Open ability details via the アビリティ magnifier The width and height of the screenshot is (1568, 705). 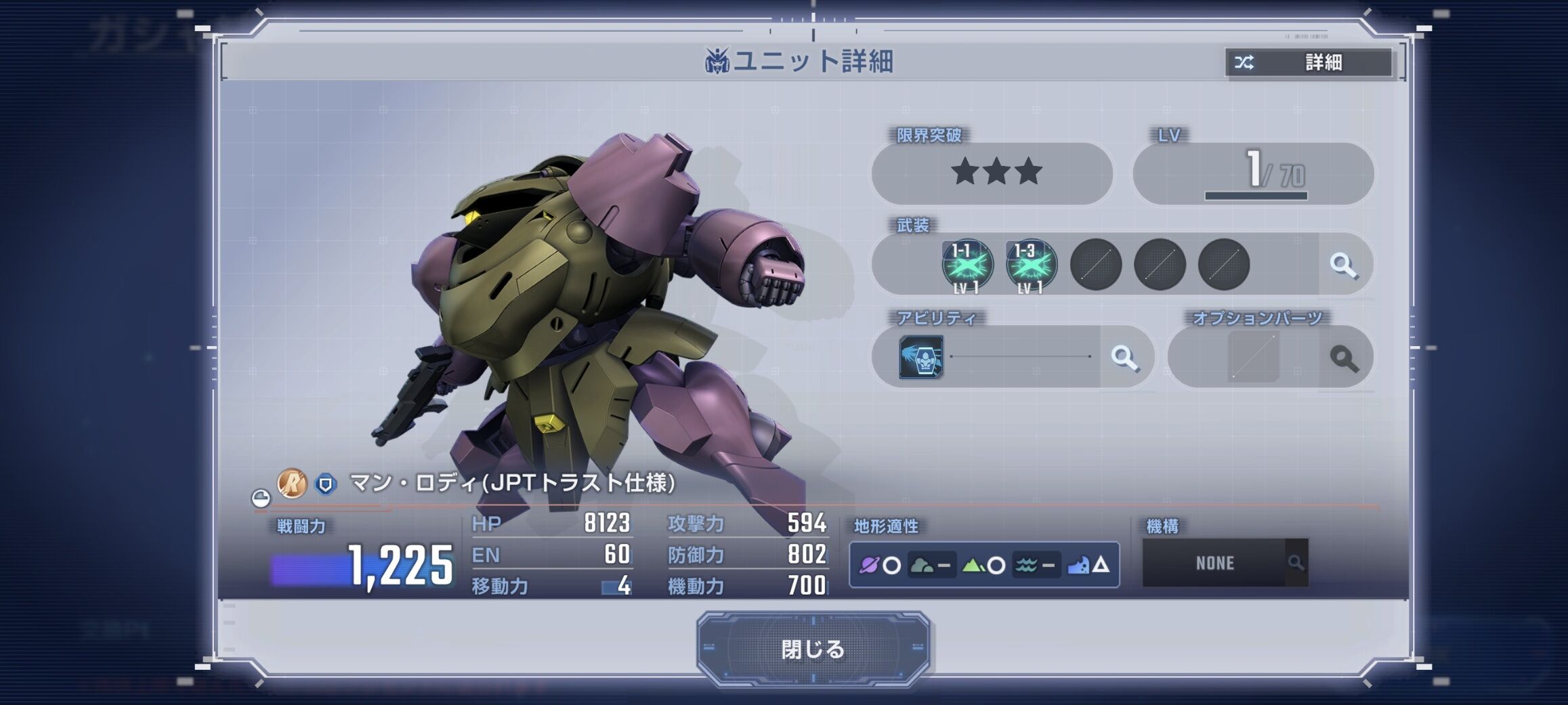(x=1125, y=358)
